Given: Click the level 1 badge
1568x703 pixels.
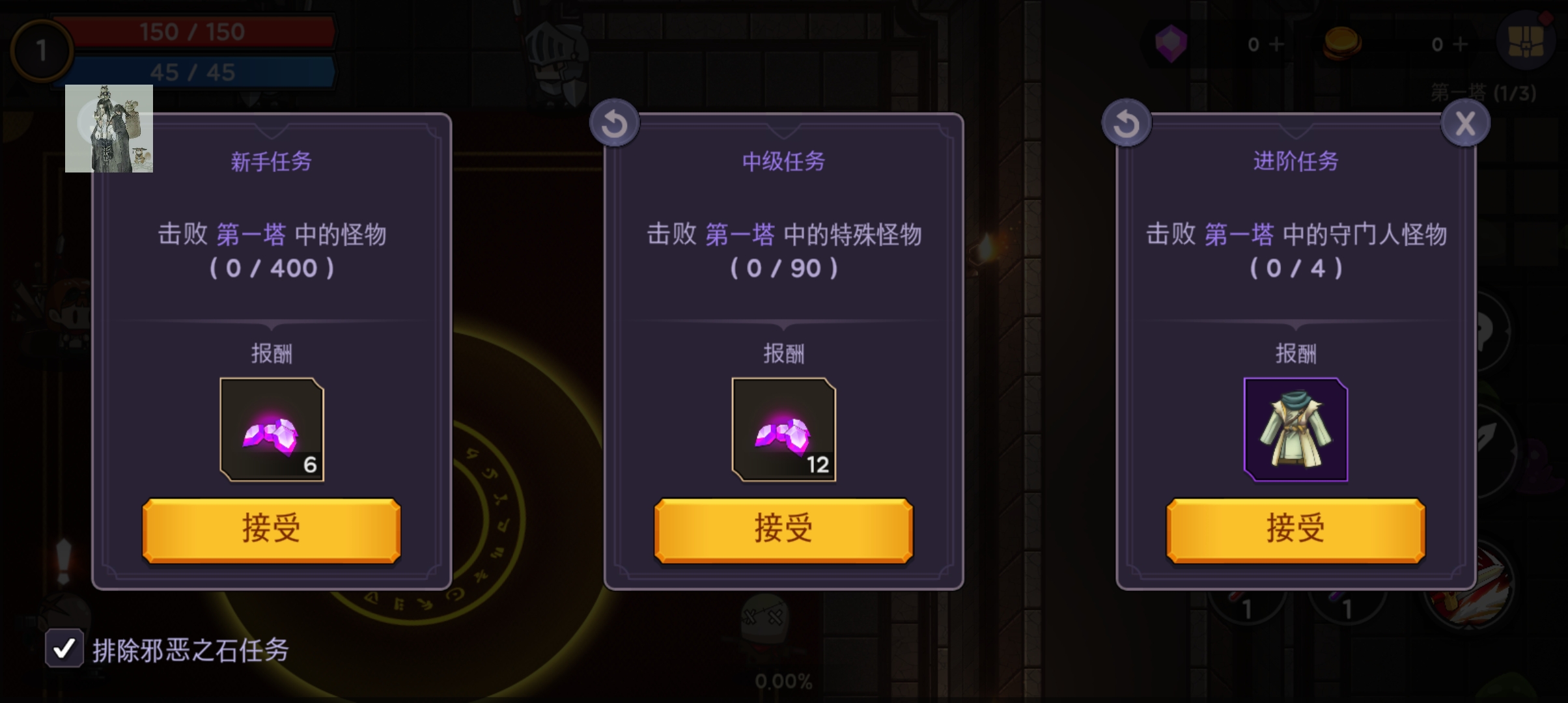Looking at the screenshot, I should pos(42,51).
